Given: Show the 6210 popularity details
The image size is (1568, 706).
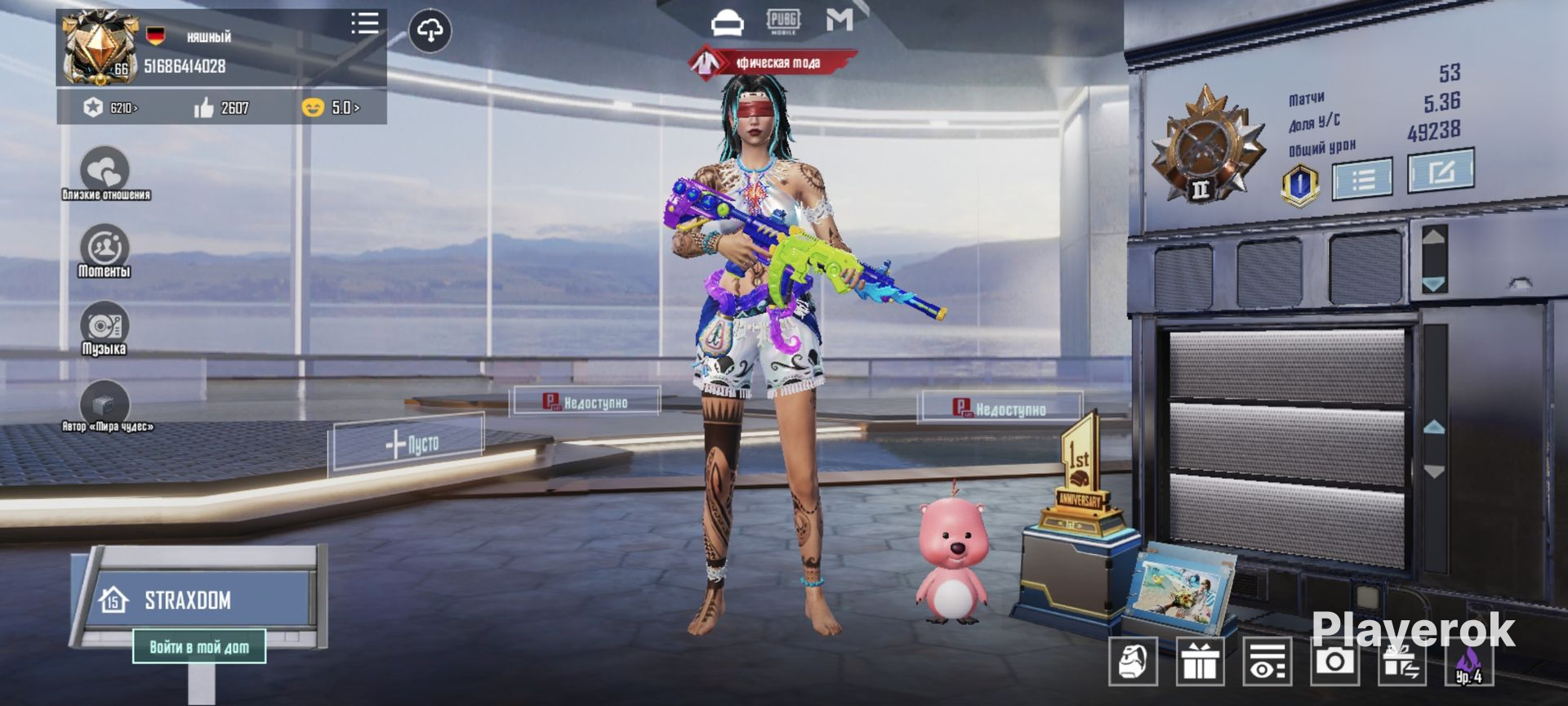Looking at the screenshot, I should [x=112, y=108].
